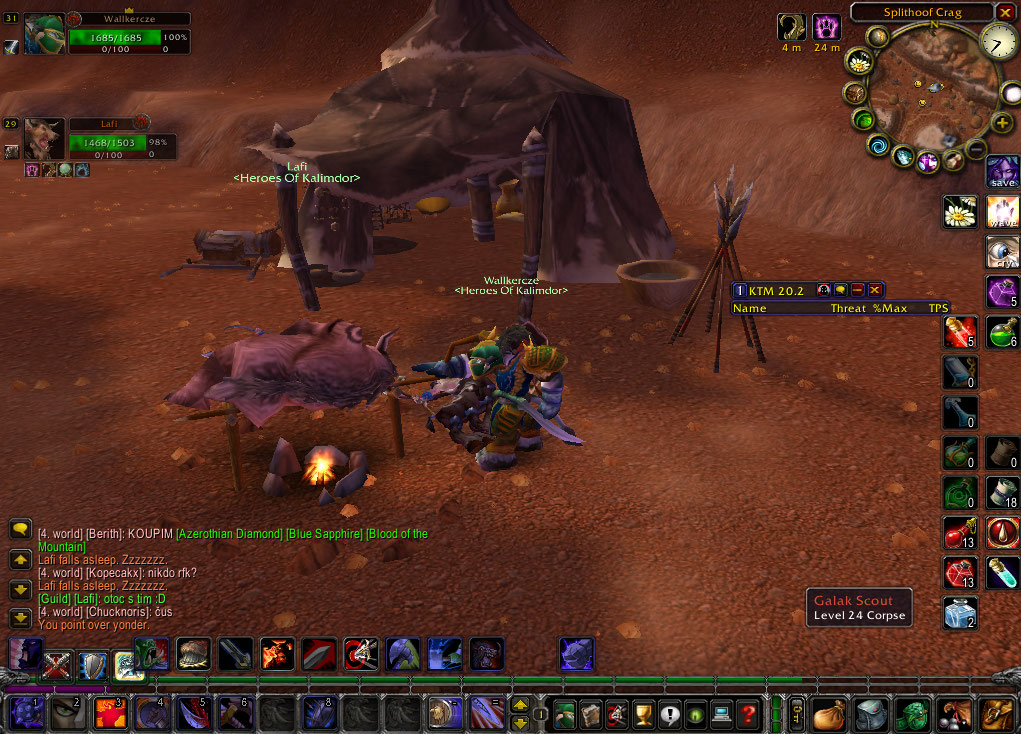Close the Splithoof Crag minimap
Image resolution: width=1021 pixels, height=734 pixels.
(x=1005, y=12)
